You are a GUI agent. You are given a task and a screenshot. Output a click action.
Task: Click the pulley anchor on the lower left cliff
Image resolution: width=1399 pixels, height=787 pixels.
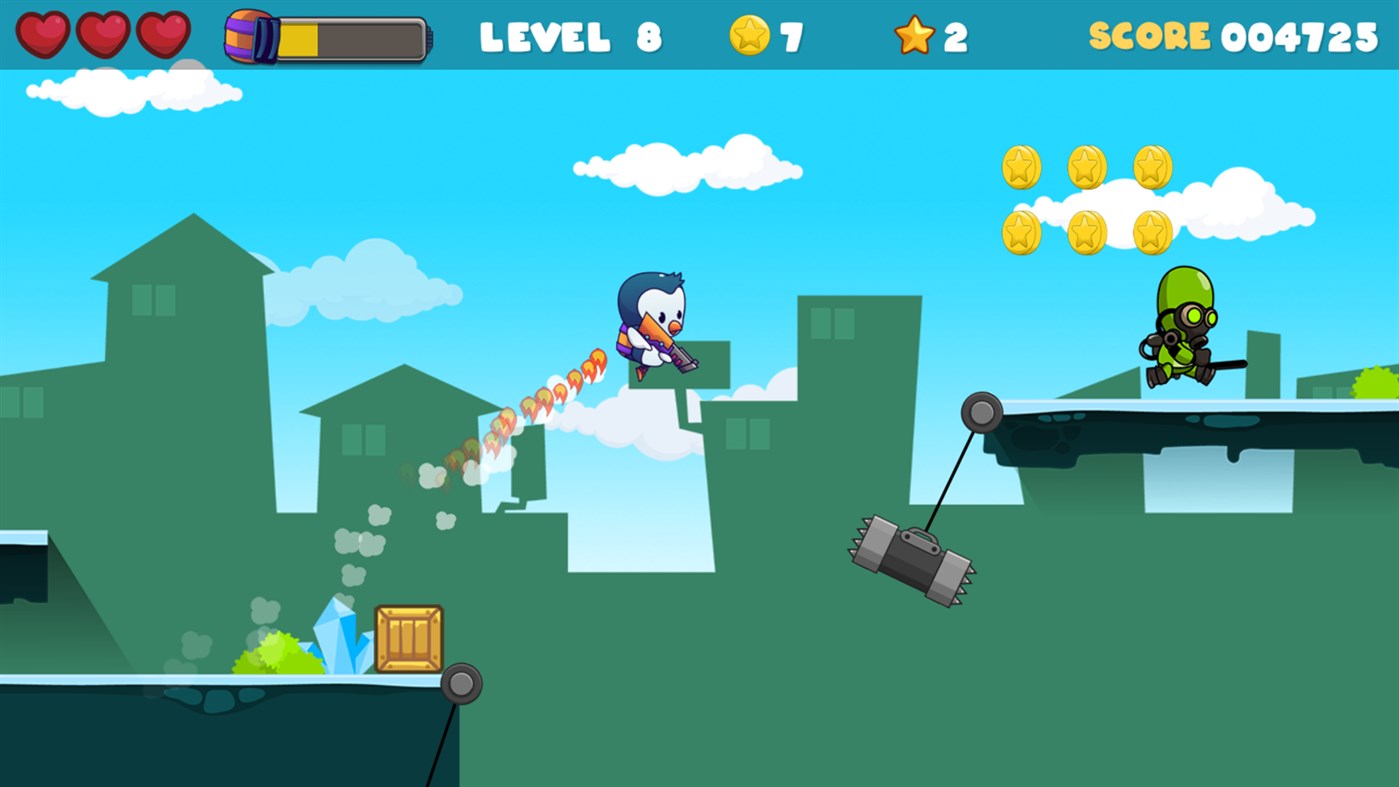coord(463,685)
